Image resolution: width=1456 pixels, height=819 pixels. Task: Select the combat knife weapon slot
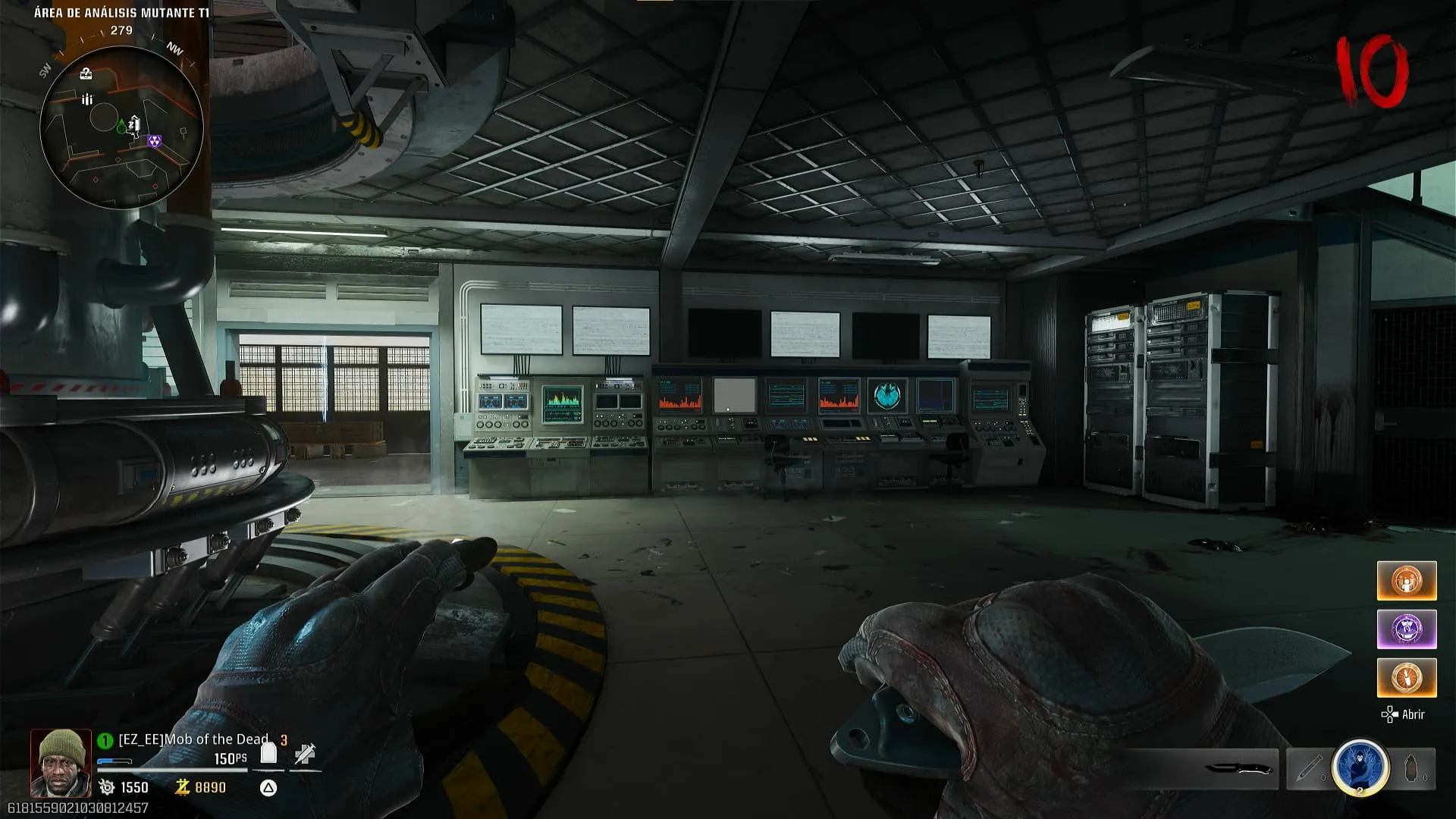tap(1239, 769)
